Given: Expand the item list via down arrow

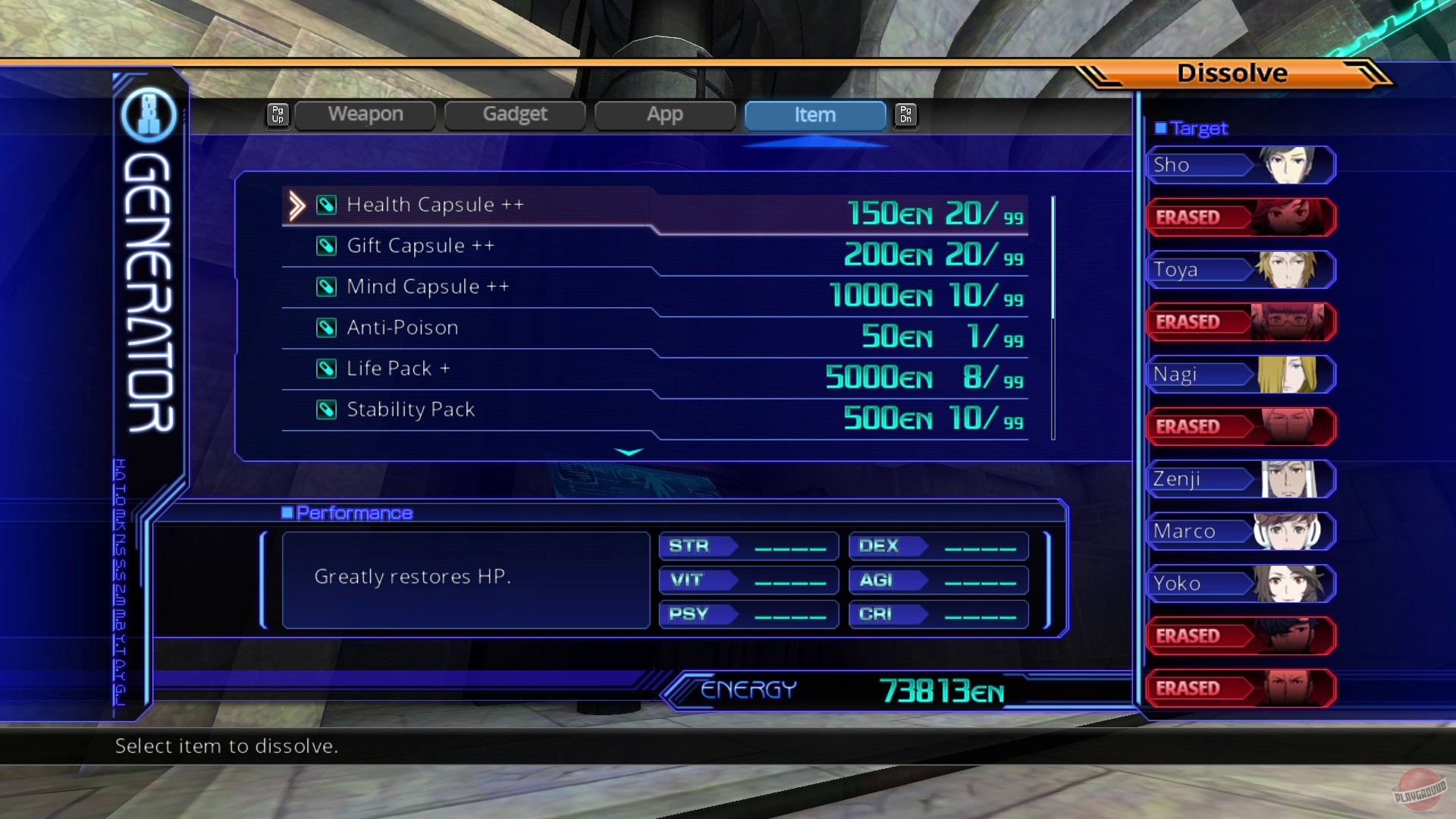Looking at the screenshot, I should pyautogui.click(x=629, y=452).
